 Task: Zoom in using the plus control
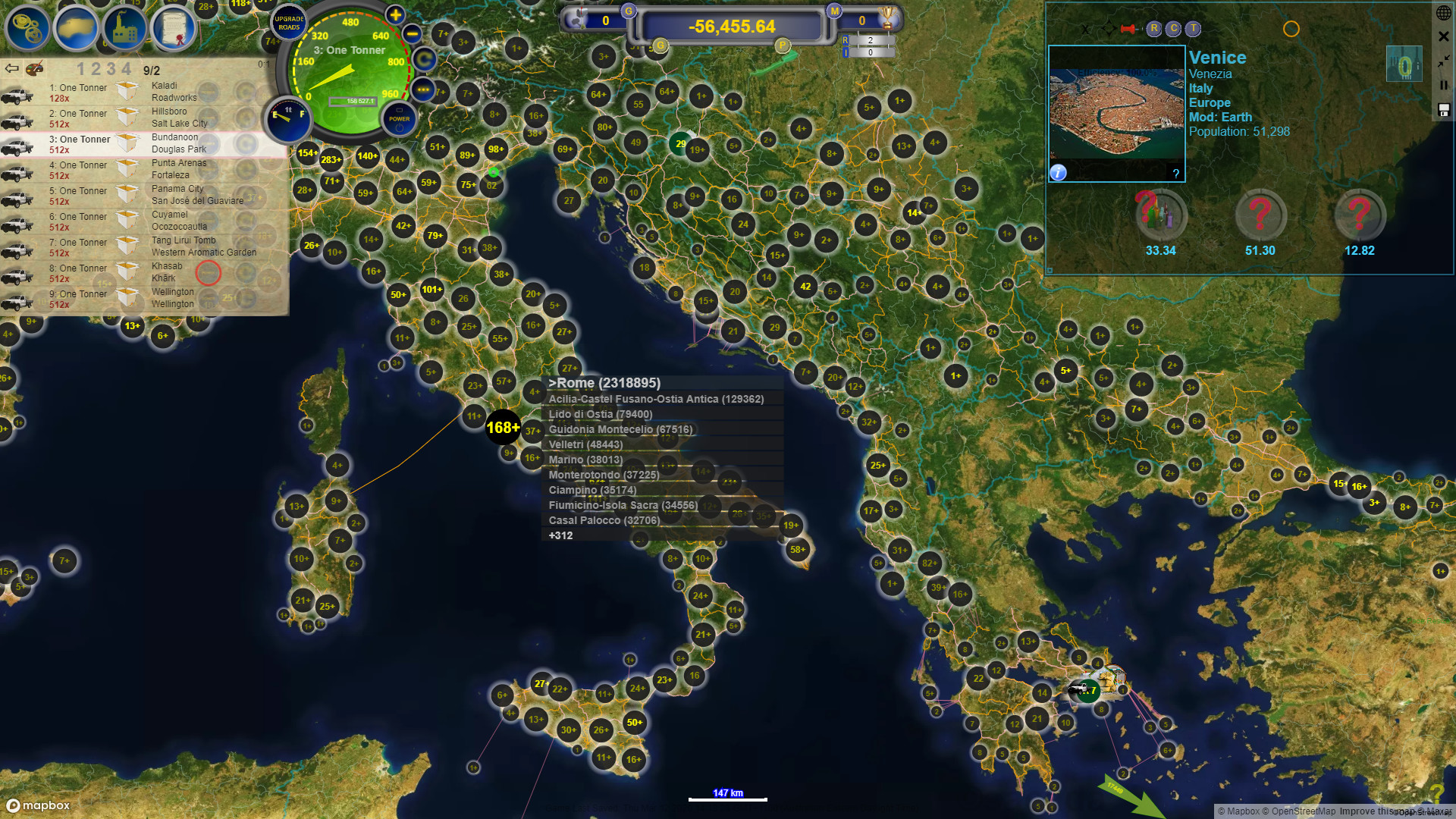[395, 14]
